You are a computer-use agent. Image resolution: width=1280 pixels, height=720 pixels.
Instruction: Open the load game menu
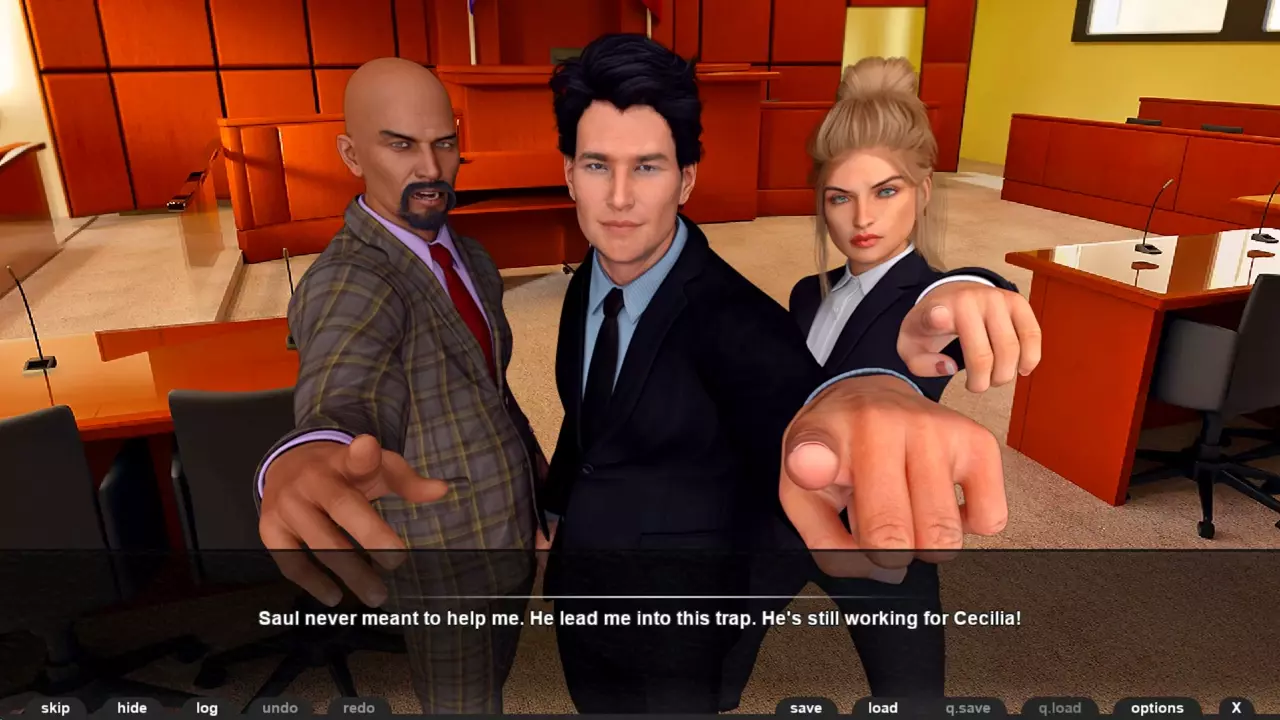click(883, 708)
